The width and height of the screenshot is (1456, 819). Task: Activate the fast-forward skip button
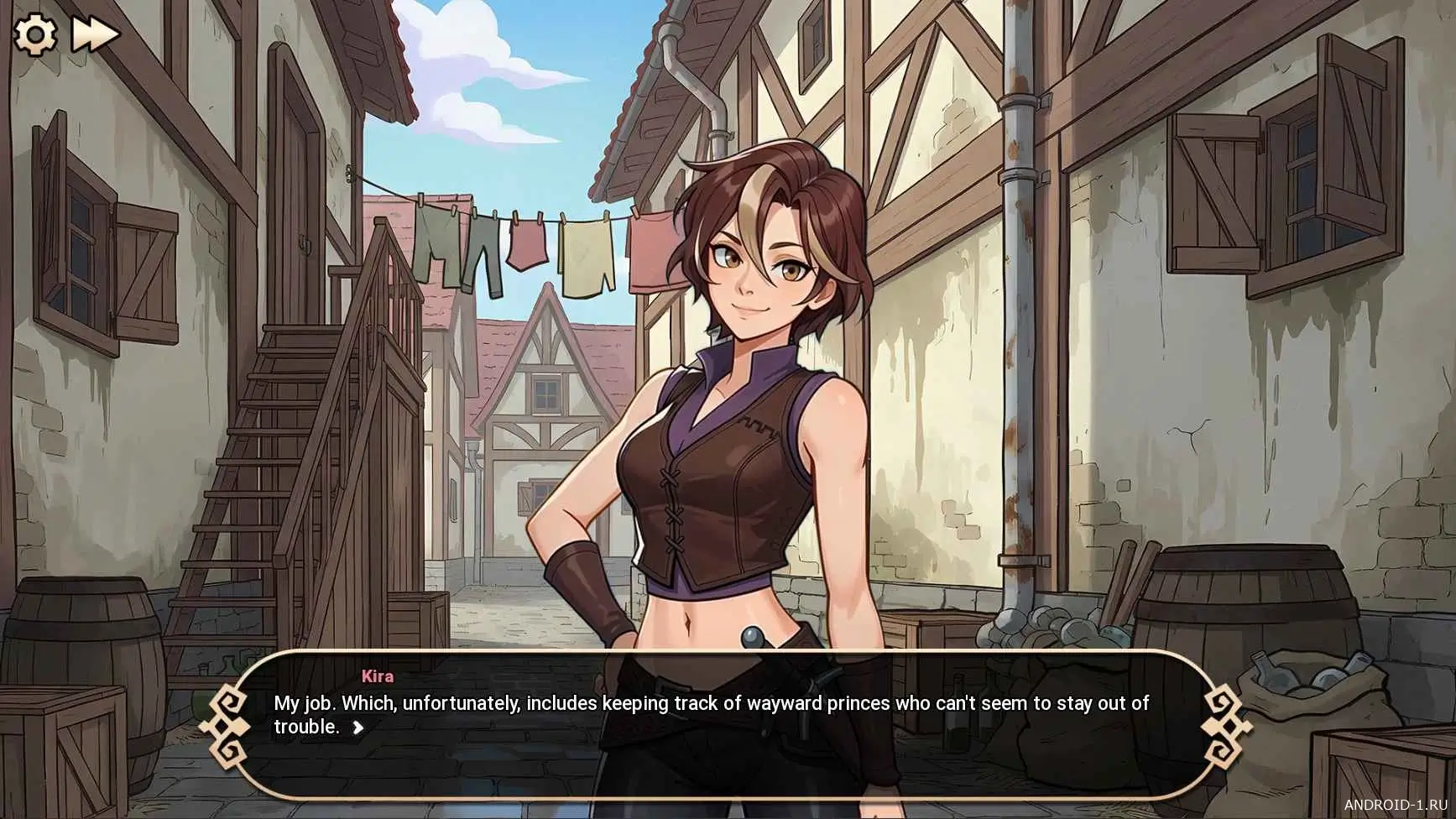(x=95, y=35)
